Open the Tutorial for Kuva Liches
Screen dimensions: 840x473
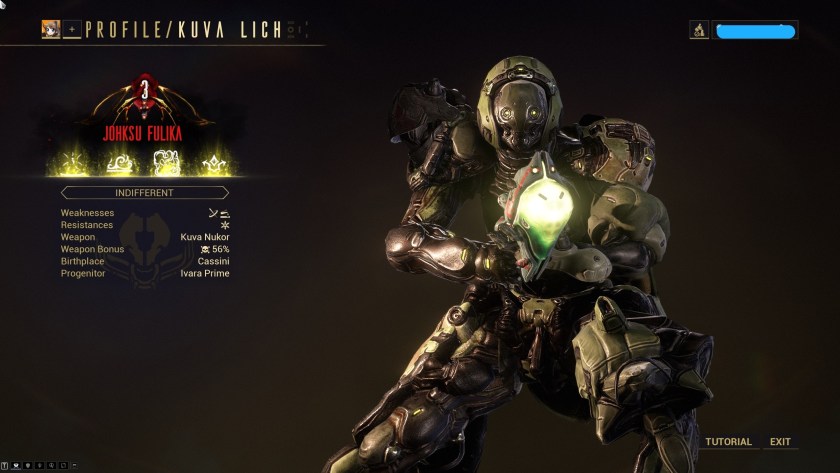click(728, 442)
